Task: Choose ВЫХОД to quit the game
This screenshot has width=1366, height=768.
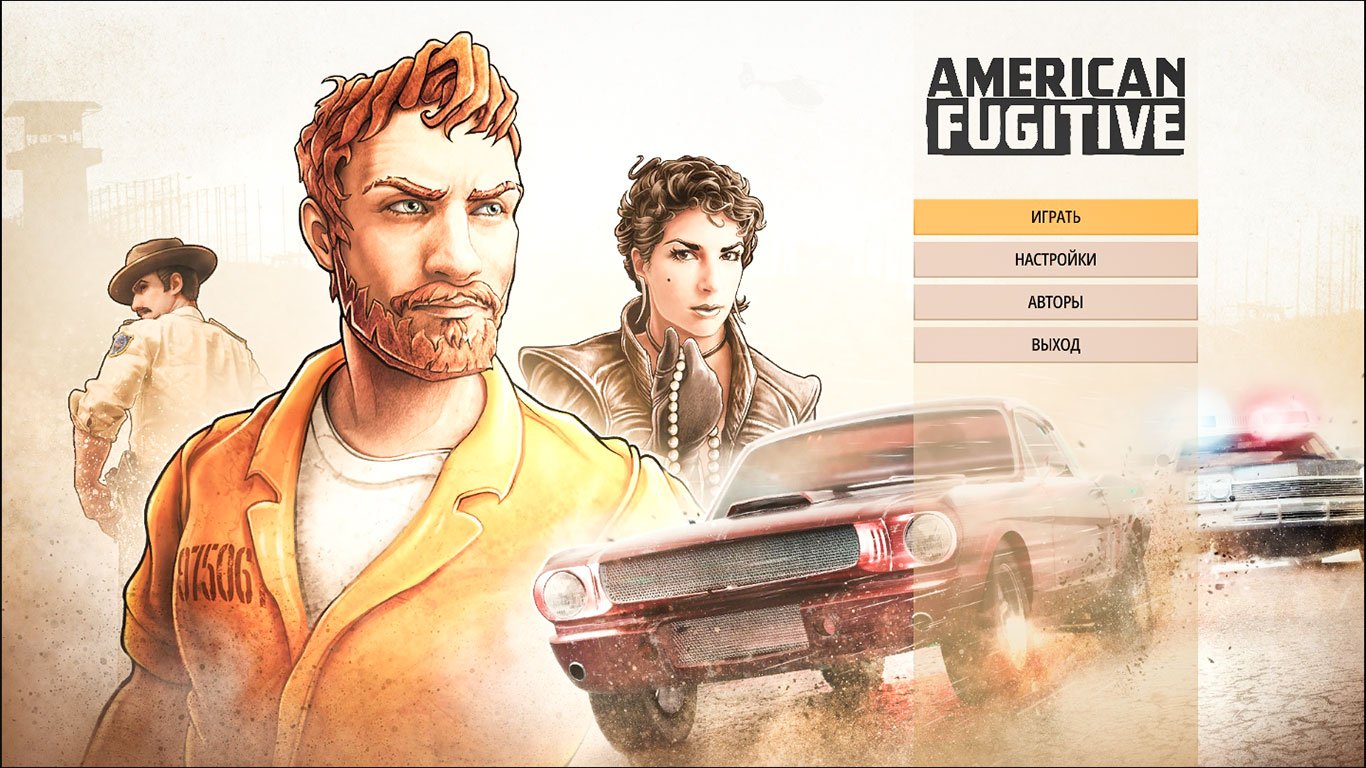Action: 1054,343
